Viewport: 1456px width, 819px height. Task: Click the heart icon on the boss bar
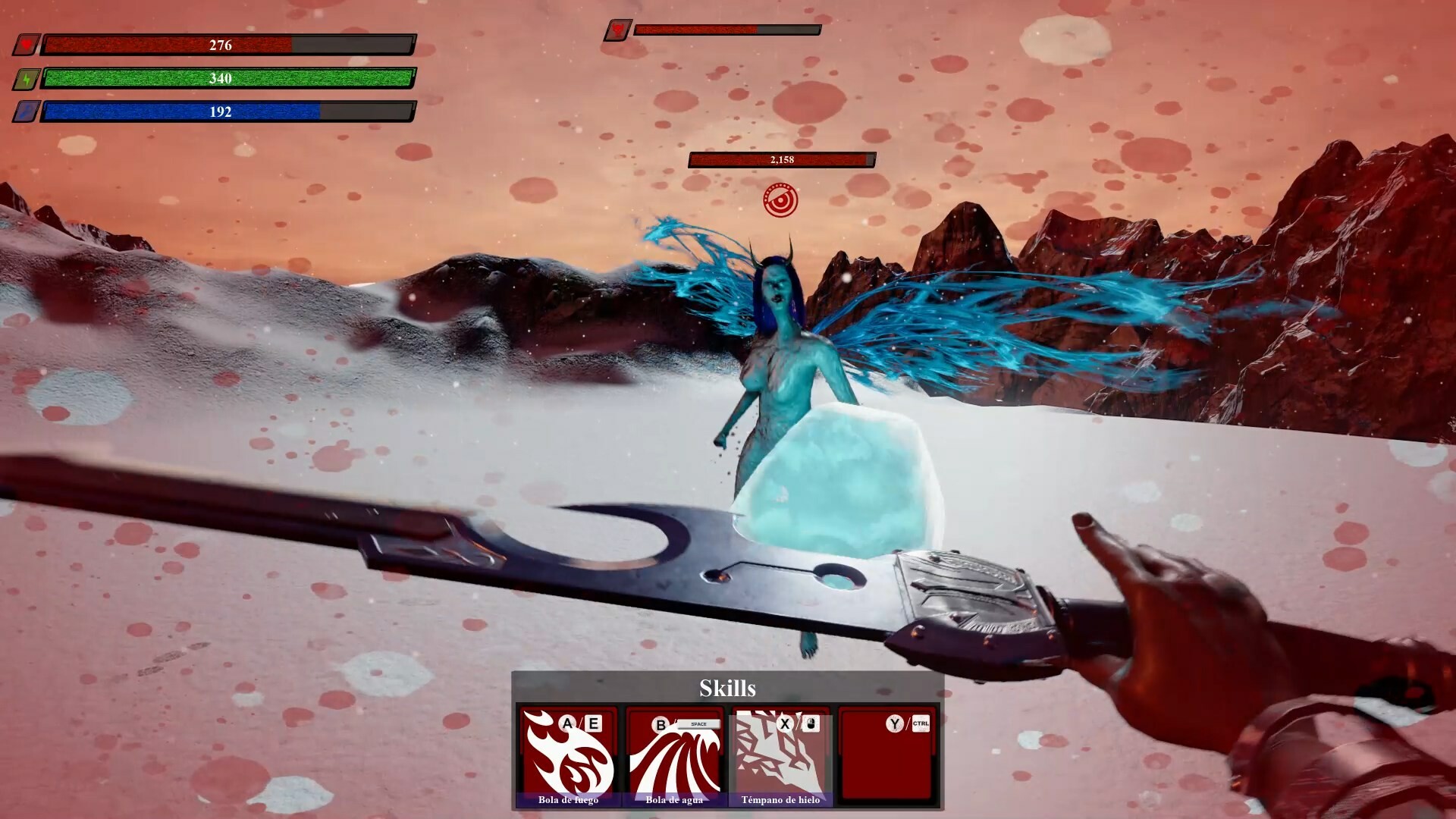tap(620, 30)
